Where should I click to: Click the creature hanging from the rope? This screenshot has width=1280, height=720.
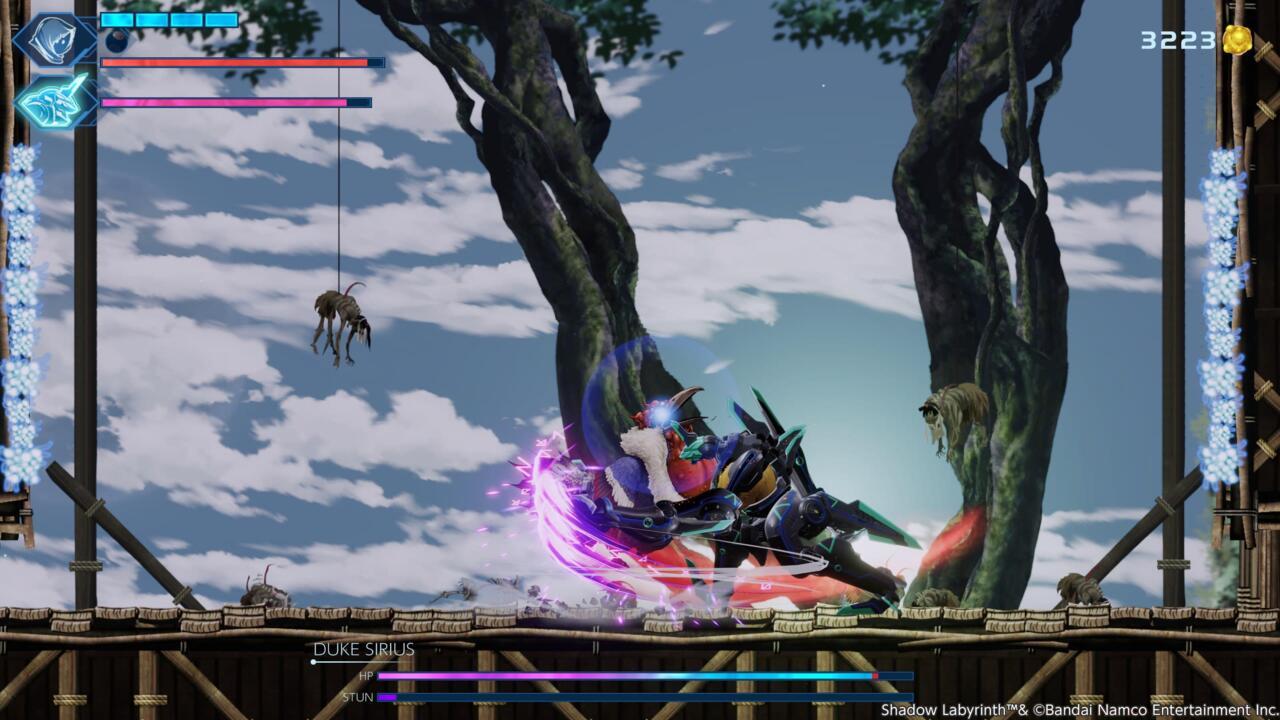[x=340, y=320]
